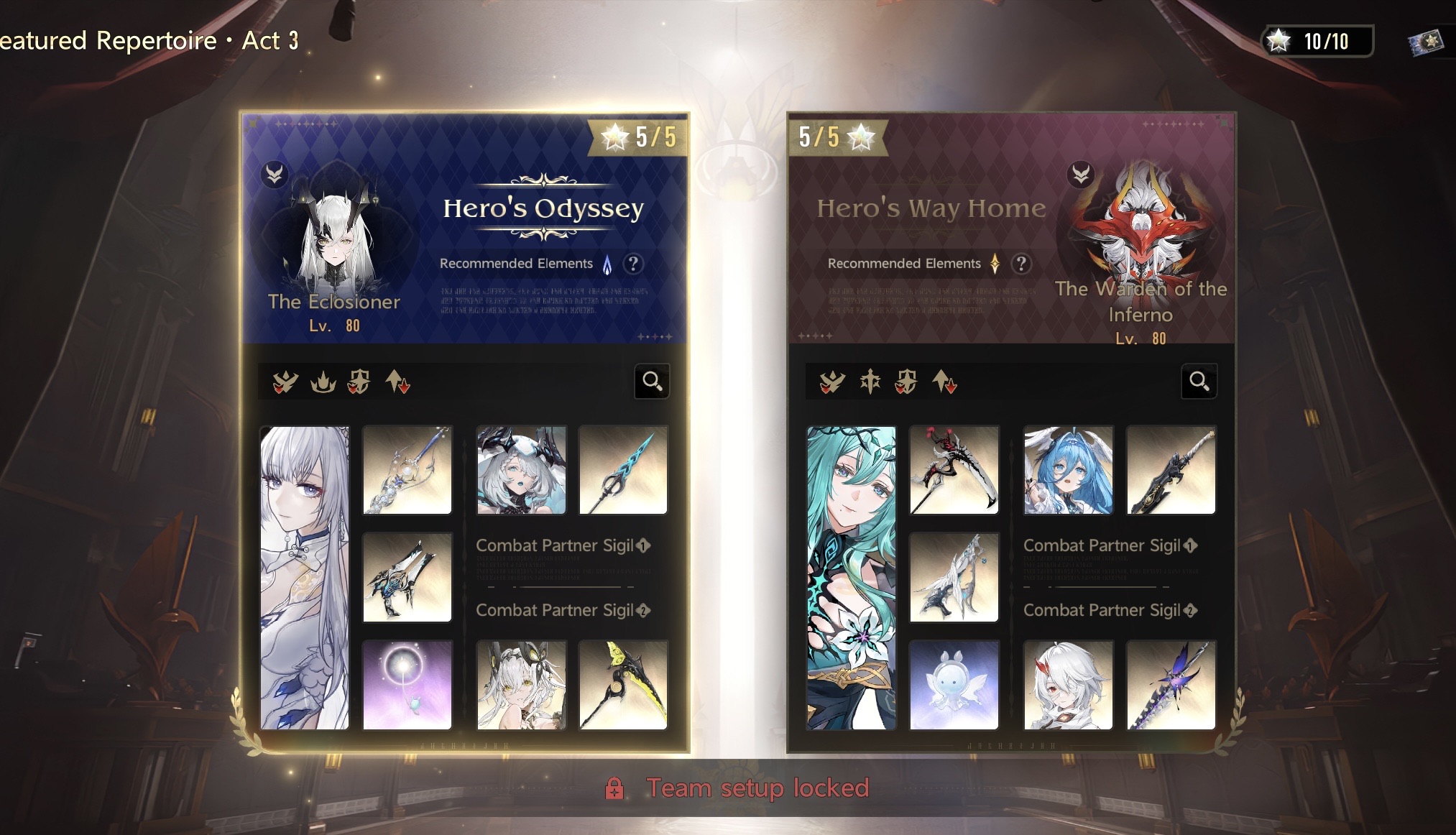Open Hero's Way Home enemy details magnifier

(1199, 381)
